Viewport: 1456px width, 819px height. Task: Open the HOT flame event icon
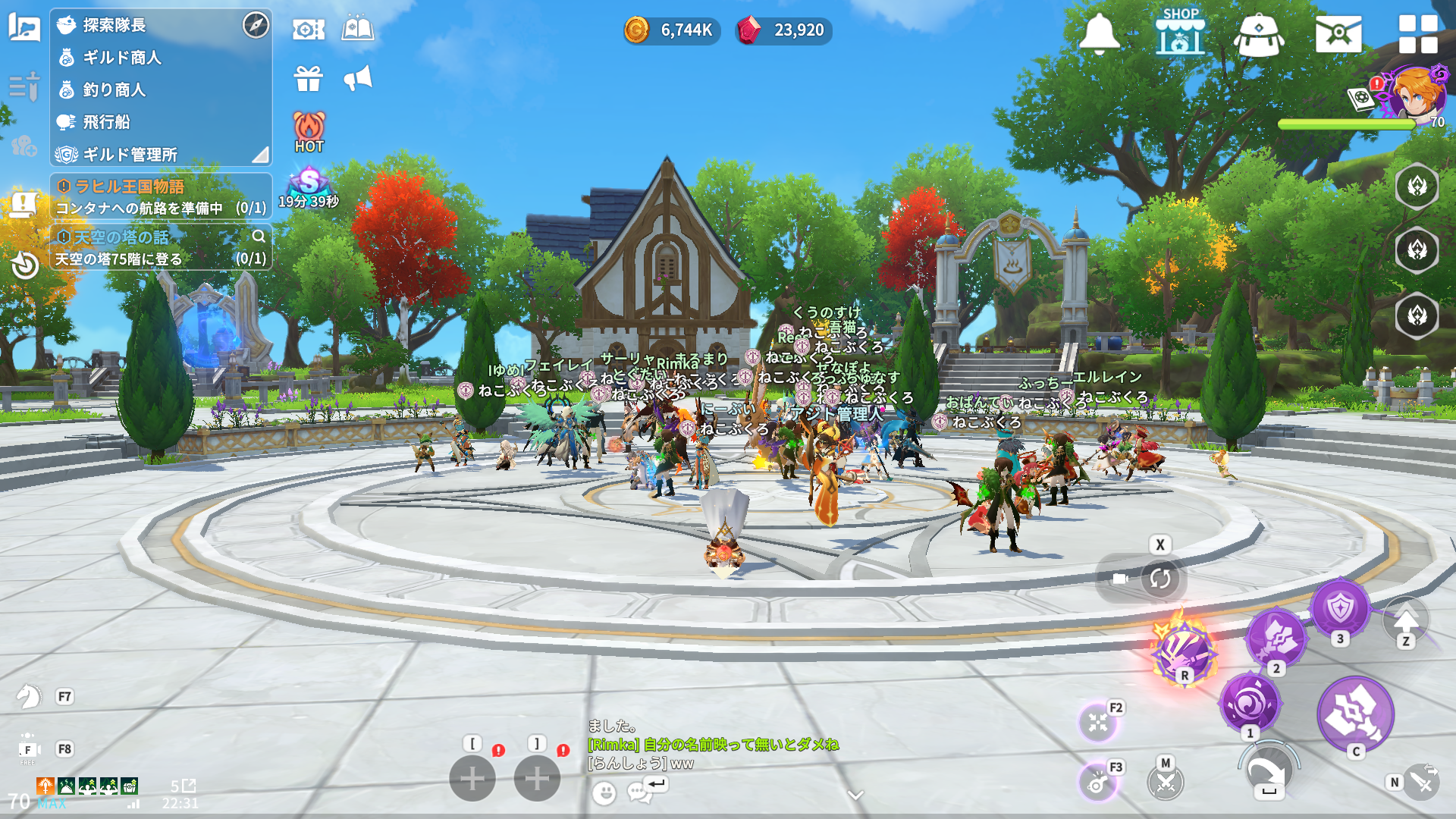point(309,131)
